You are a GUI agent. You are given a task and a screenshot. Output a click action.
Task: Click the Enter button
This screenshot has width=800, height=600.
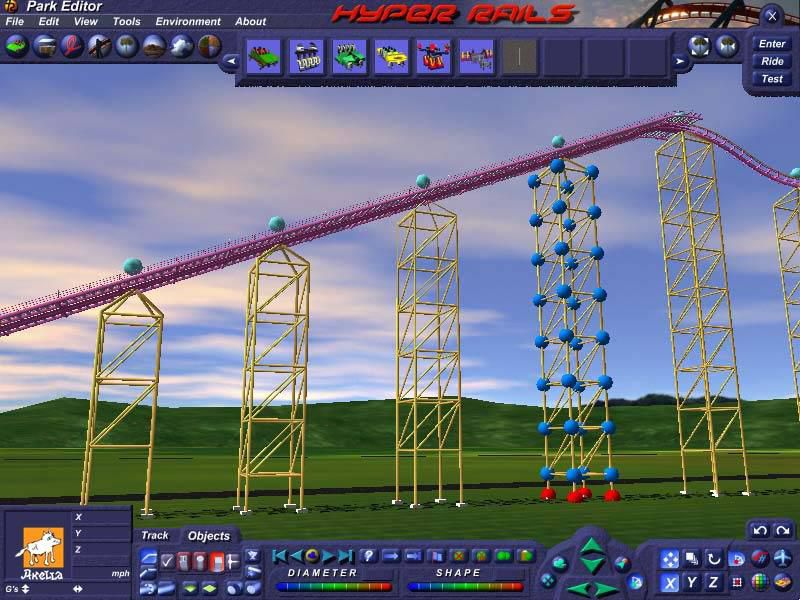(x=772, y=44)
